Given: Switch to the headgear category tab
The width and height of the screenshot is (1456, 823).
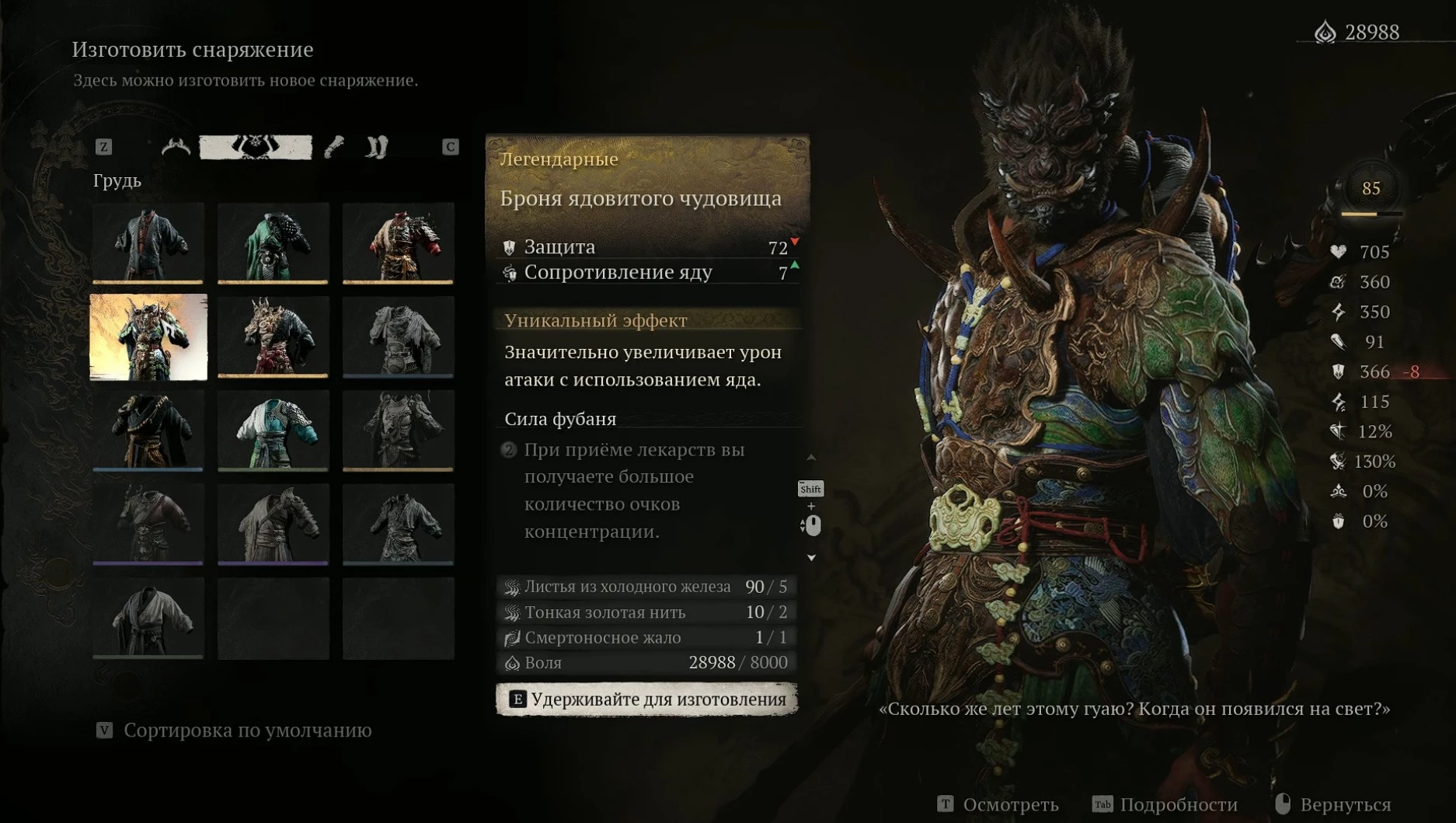Looking at the screenshot, I should click(x=176, y=147).
